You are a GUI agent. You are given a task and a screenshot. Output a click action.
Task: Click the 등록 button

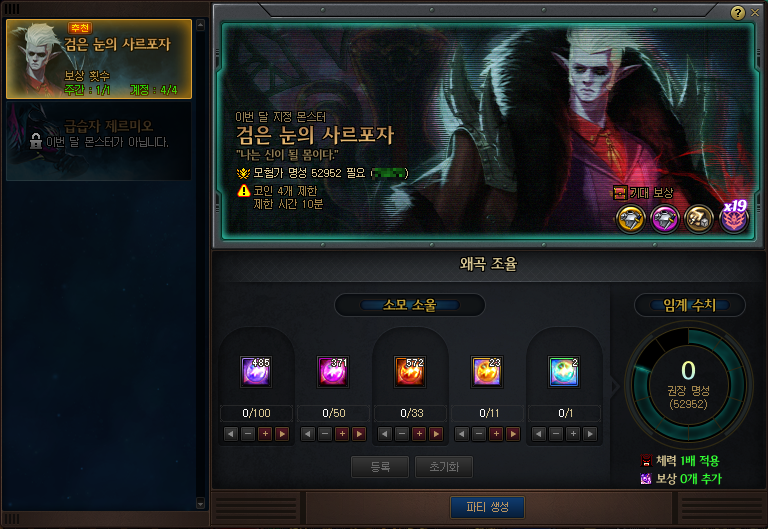pyautogui.click(x=379, y=467)
